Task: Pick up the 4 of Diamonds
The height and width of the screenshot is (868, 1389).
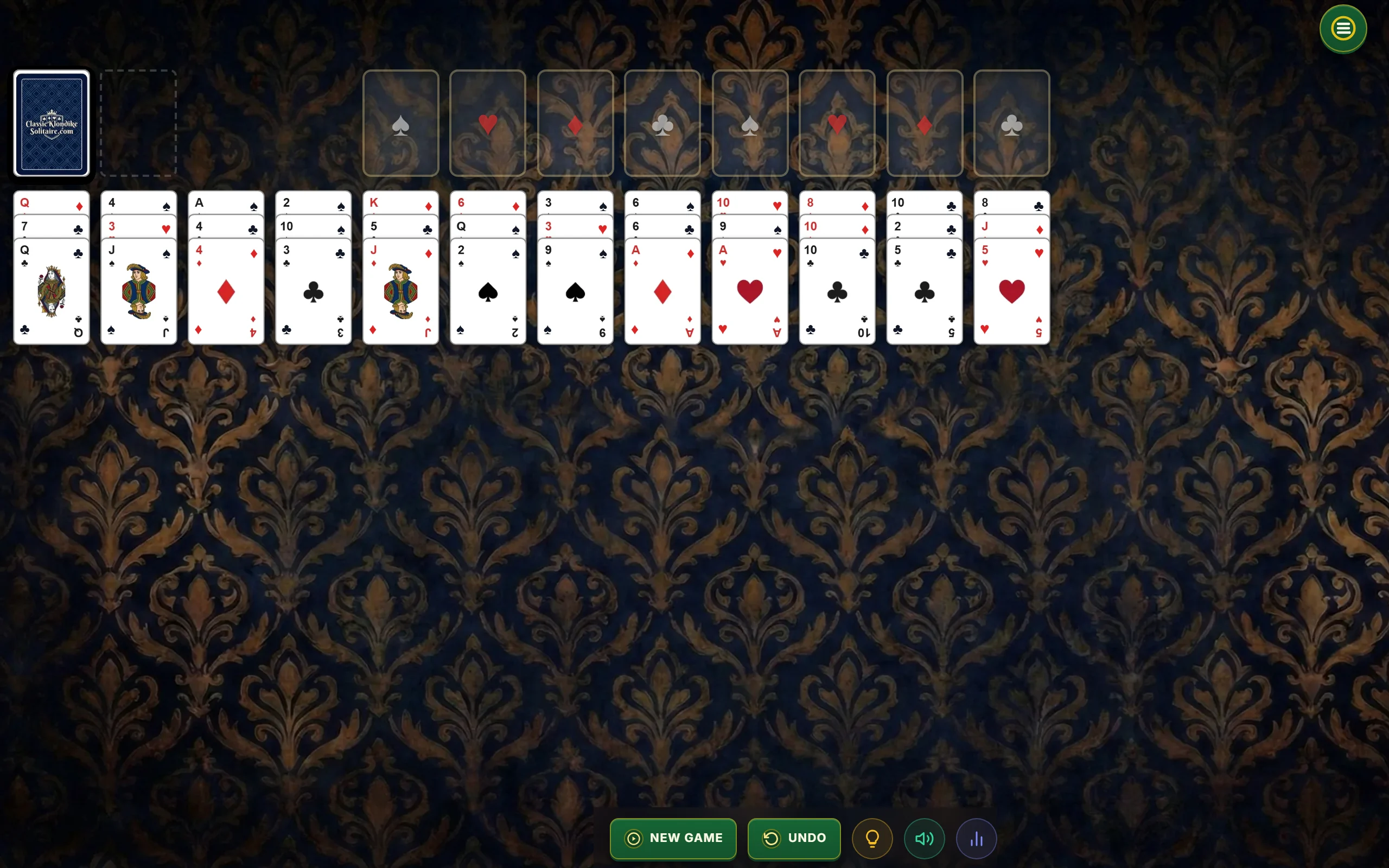Action: tap(226, 293)
